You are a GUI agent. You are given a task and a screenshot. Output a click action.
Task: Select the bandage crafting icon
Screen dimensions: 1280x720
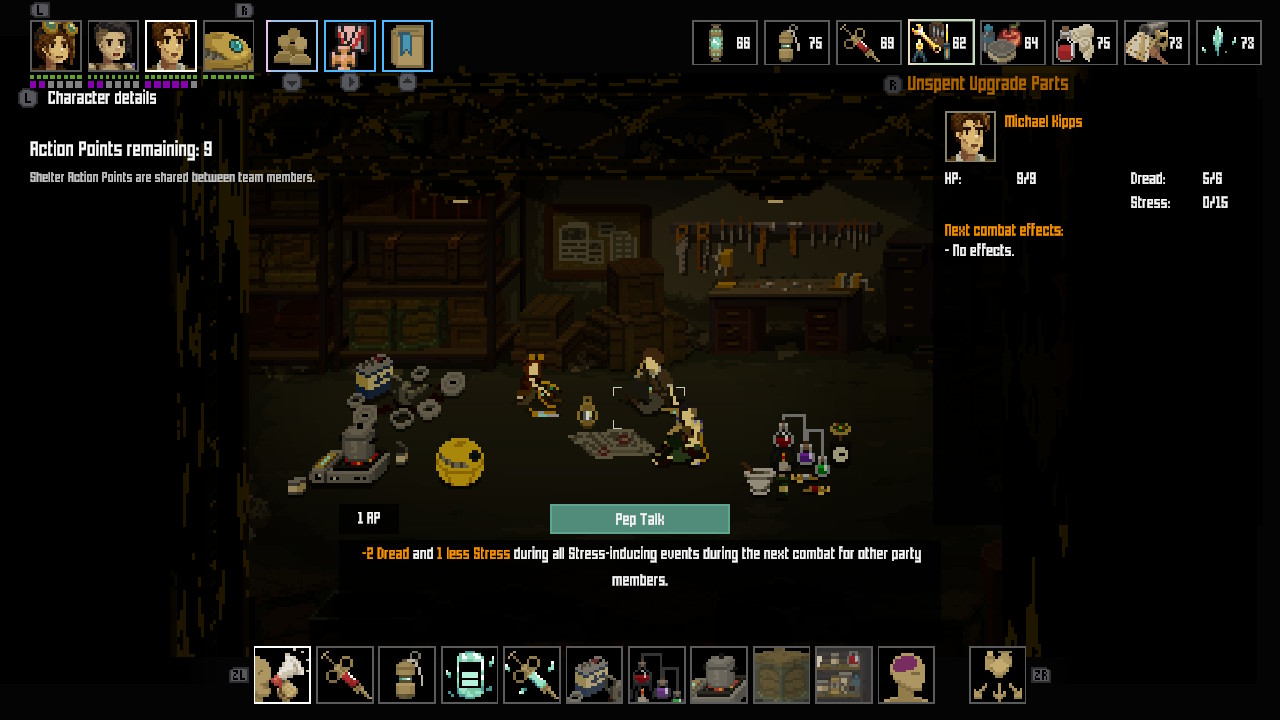pyautogui.click(x=282, y=675)
